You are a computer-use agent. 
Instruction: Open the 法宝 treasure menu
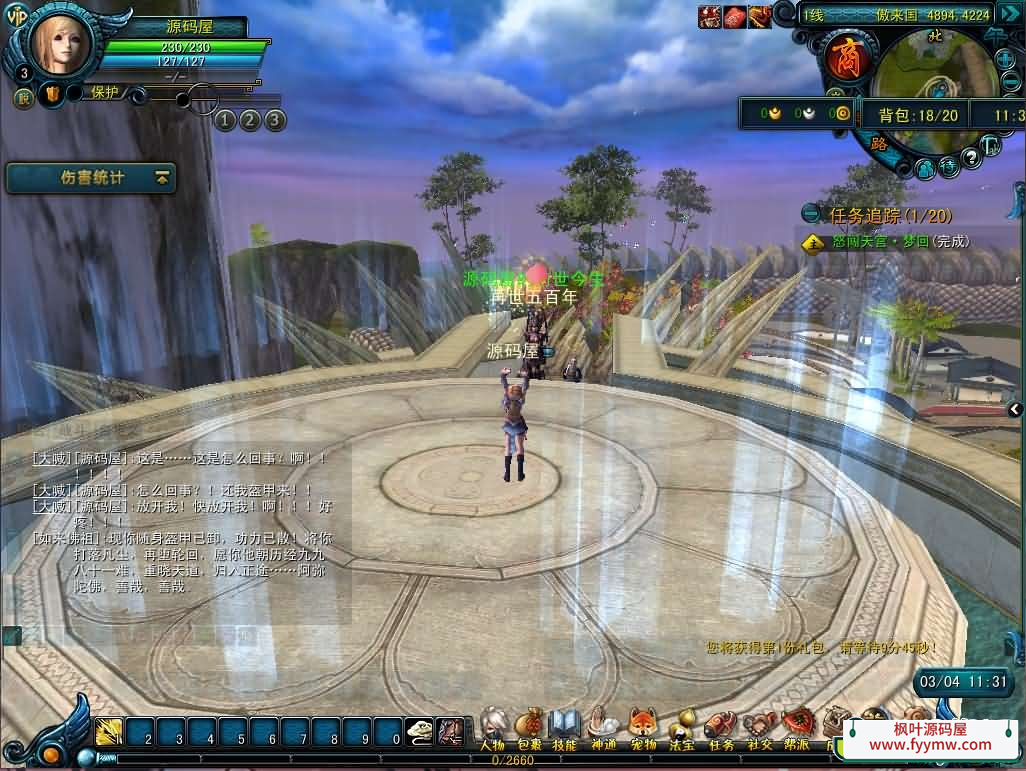pyautogui.click(x=682, y=725)
